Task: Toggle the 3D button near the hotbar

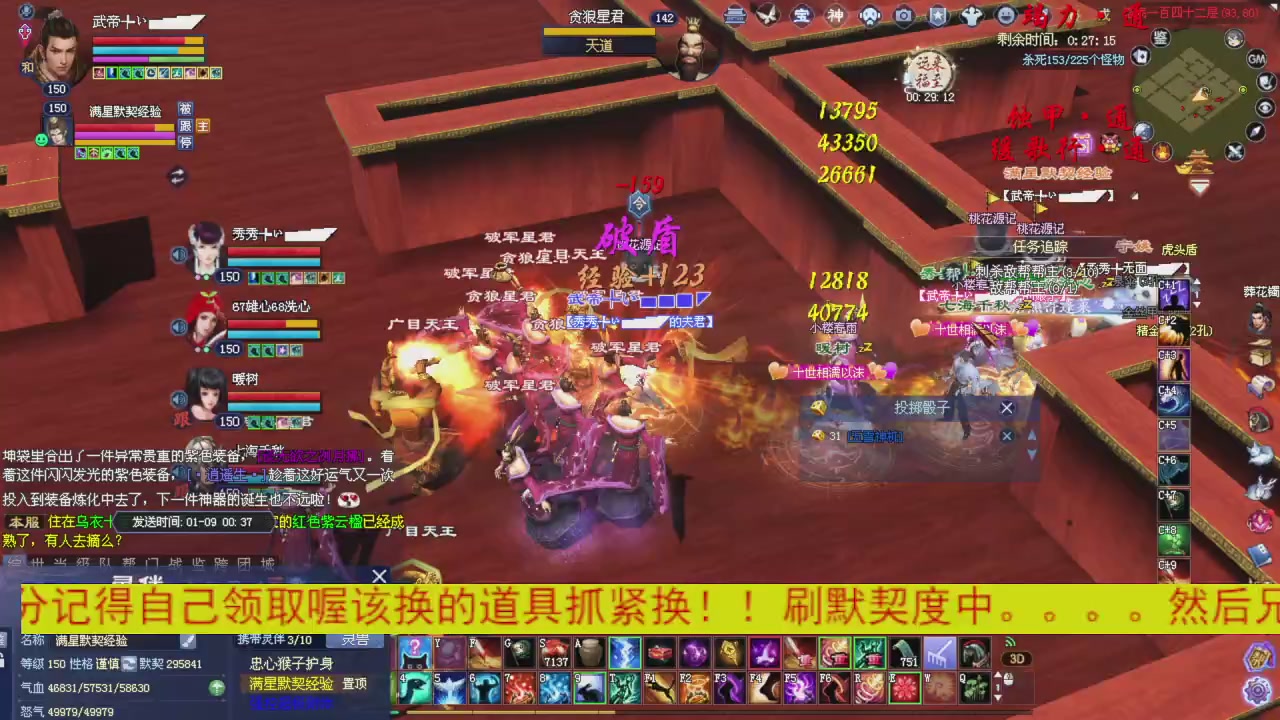Action: tap(1017, 658)
